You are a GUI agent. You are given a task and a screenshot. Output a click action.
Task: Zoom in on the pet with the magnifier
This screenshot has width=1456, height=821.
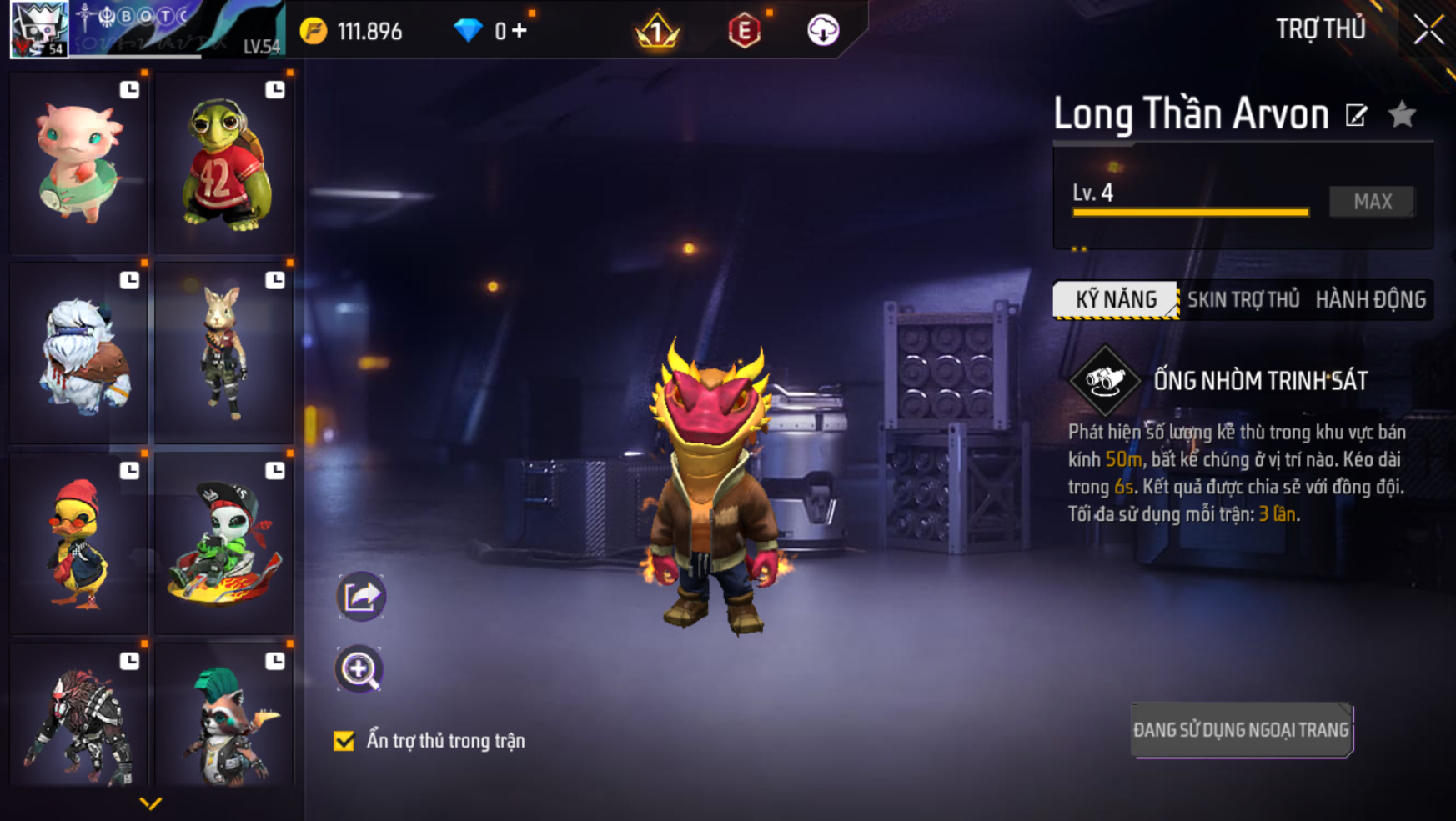[359, 669]
